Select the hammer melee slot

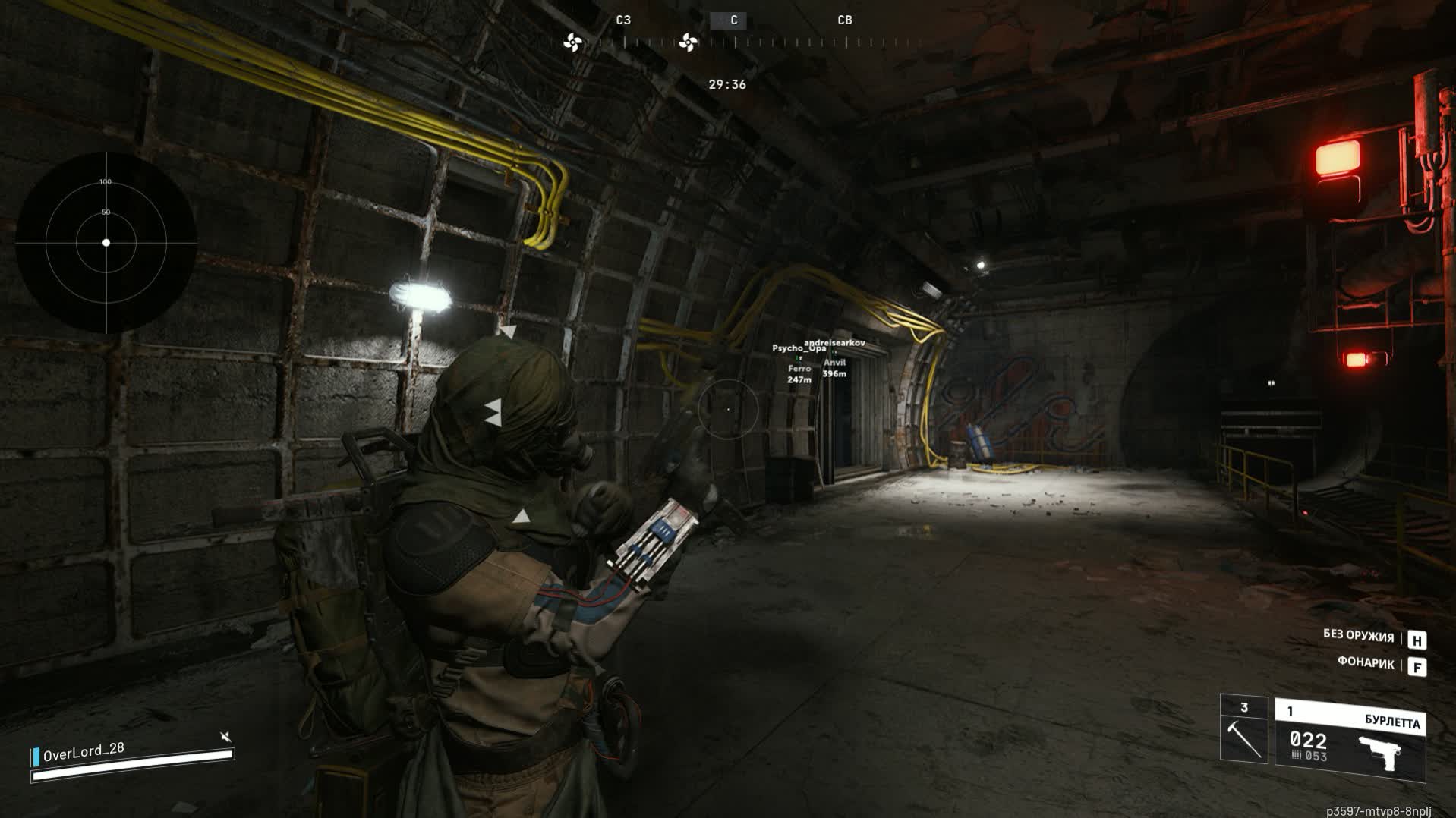click(x=1243, y=730)
